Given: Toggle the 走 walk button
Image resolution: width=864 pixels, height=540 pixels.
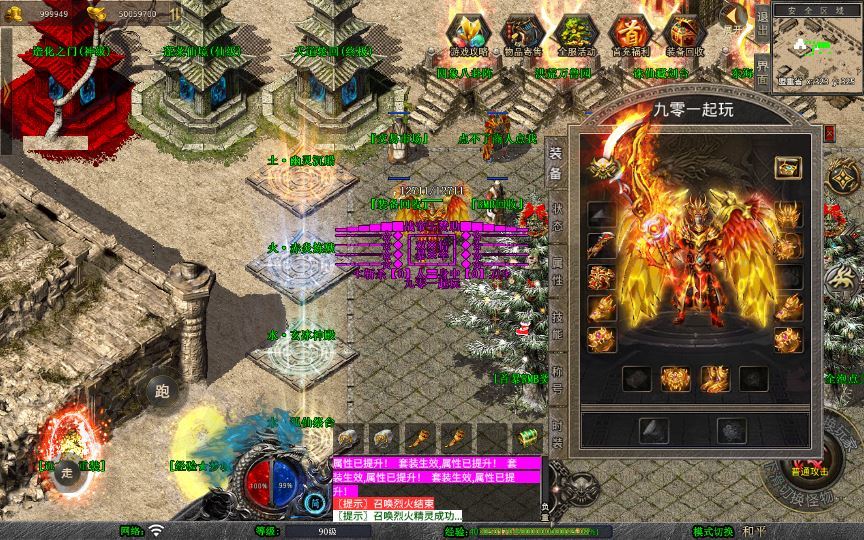Looking at the screenshot, I should pyautogui.click(x=68, y=472).
